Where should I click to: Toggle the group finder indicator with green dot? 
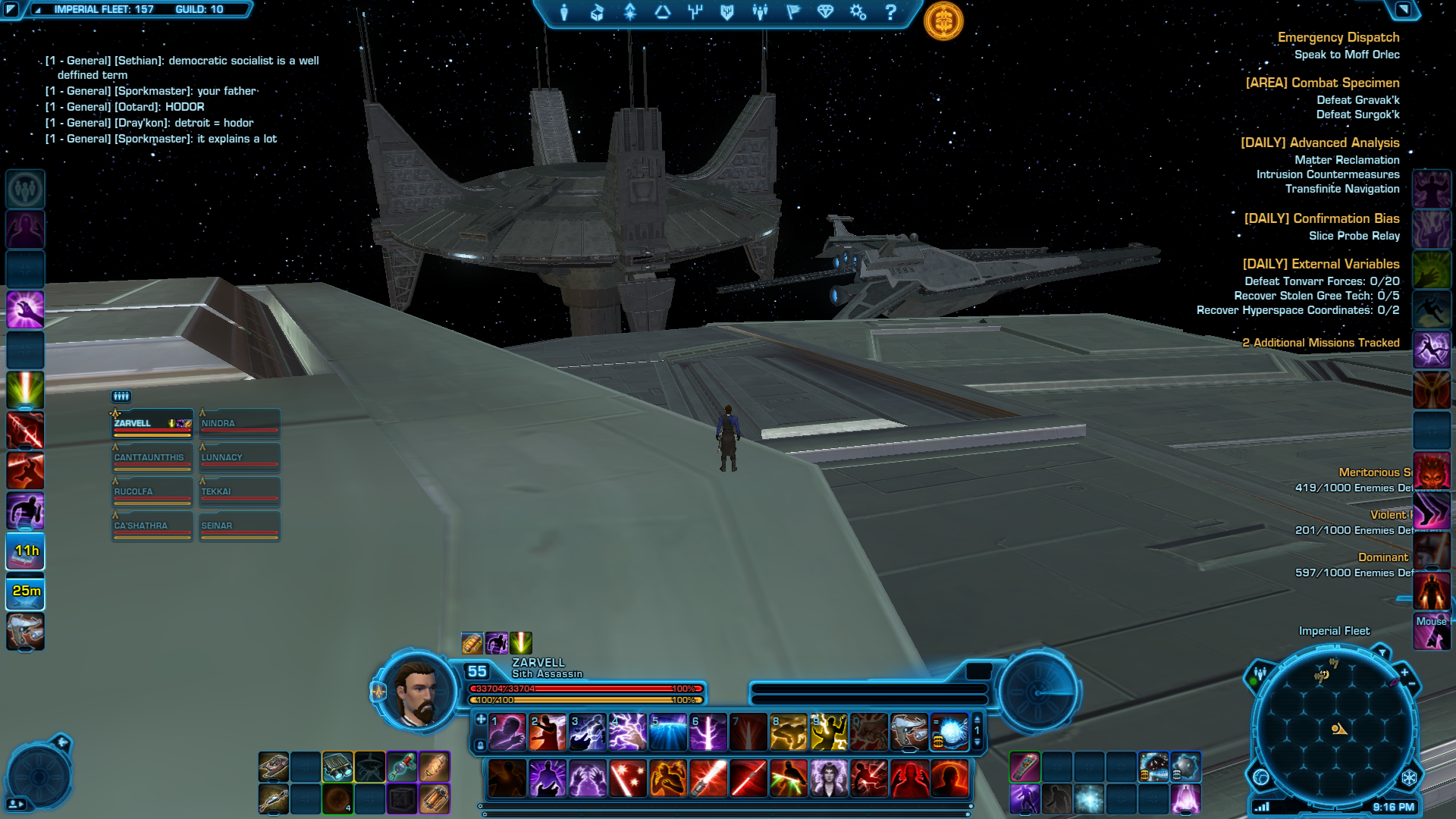(1260, 675)
